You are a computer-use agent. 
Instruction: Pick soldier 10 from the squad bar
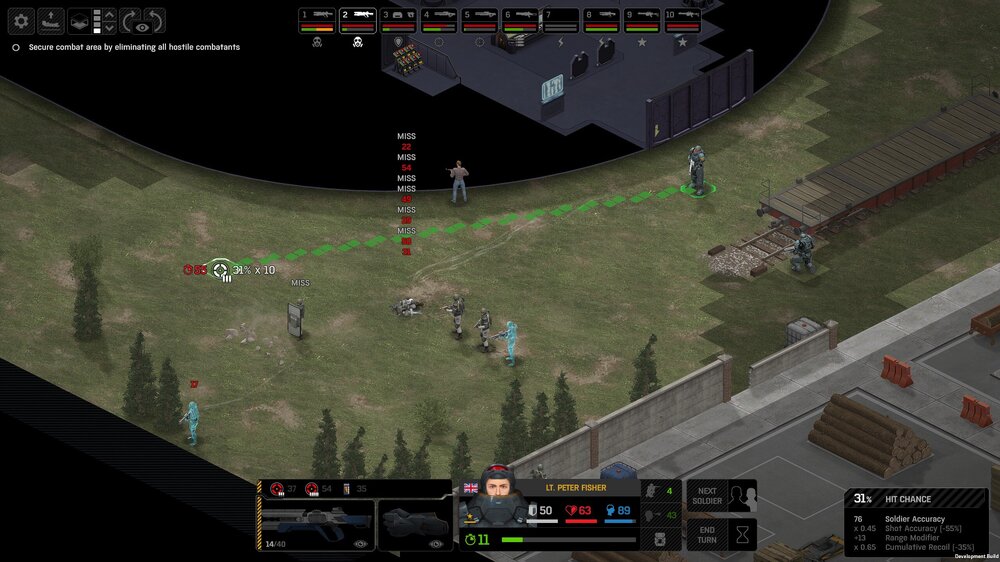pos(683,20)
